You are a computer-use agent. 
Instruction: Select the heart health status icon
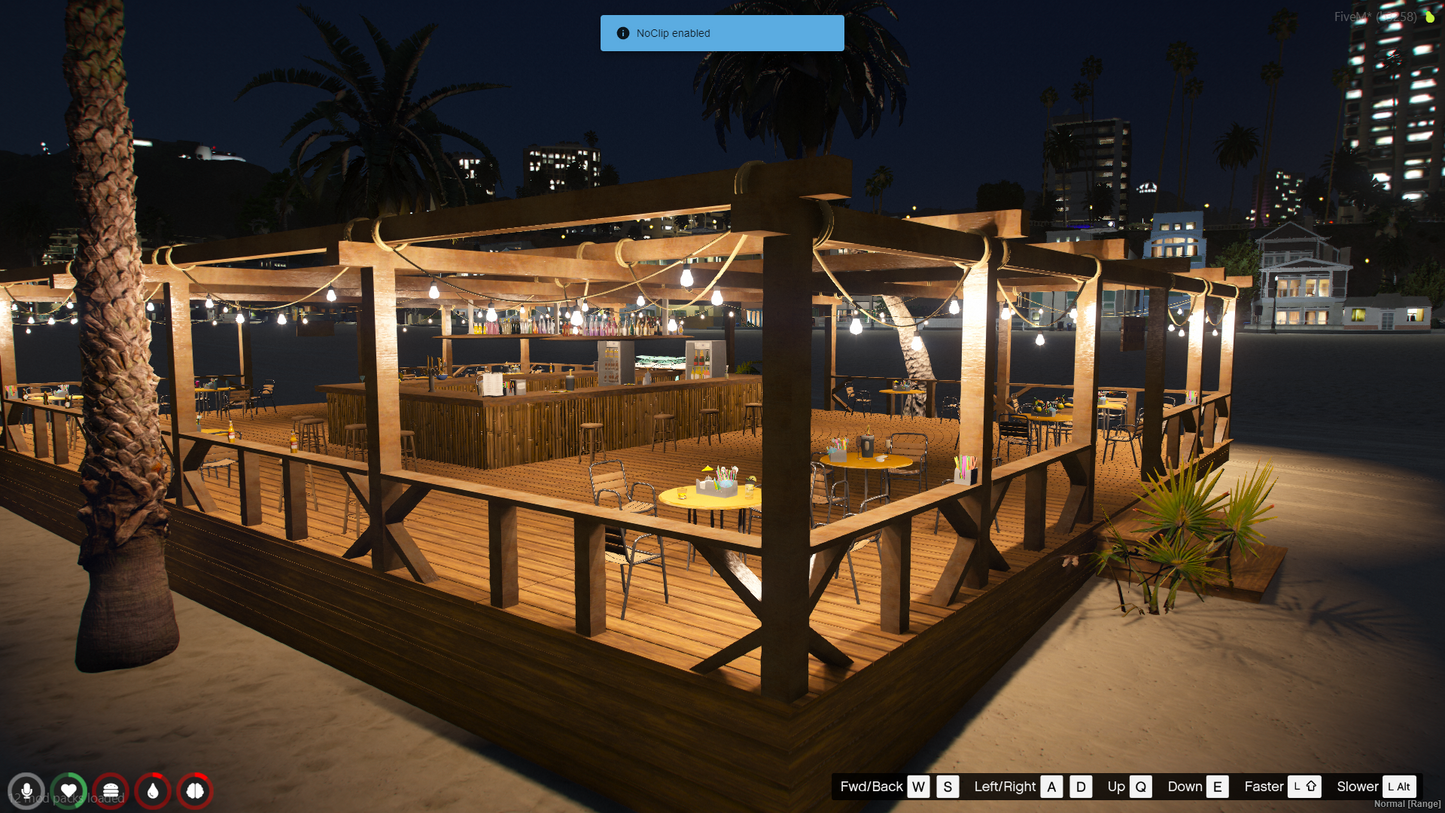[69, 791]
